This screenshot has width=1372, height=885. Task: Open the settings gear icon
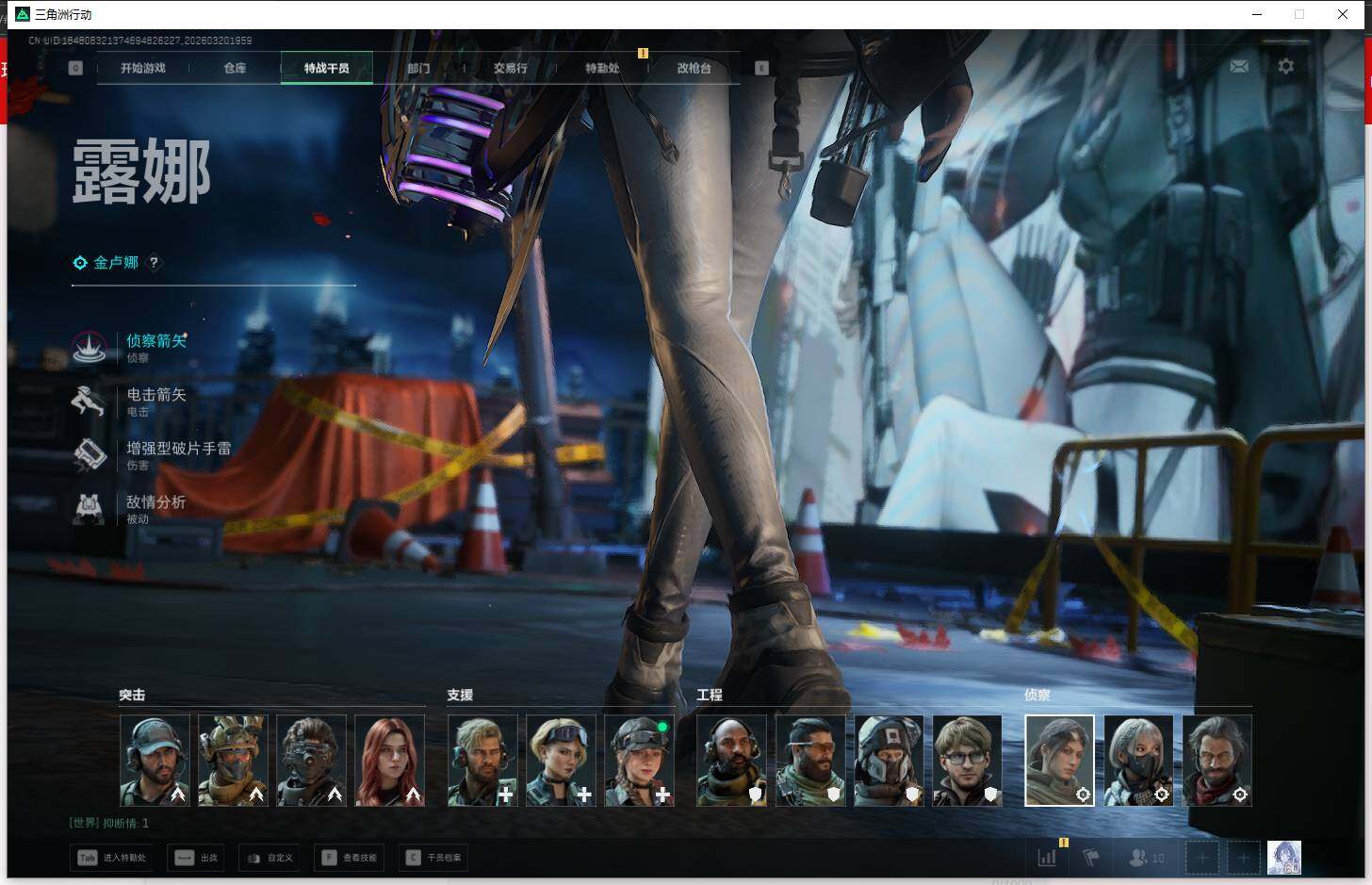(1285, 66)
